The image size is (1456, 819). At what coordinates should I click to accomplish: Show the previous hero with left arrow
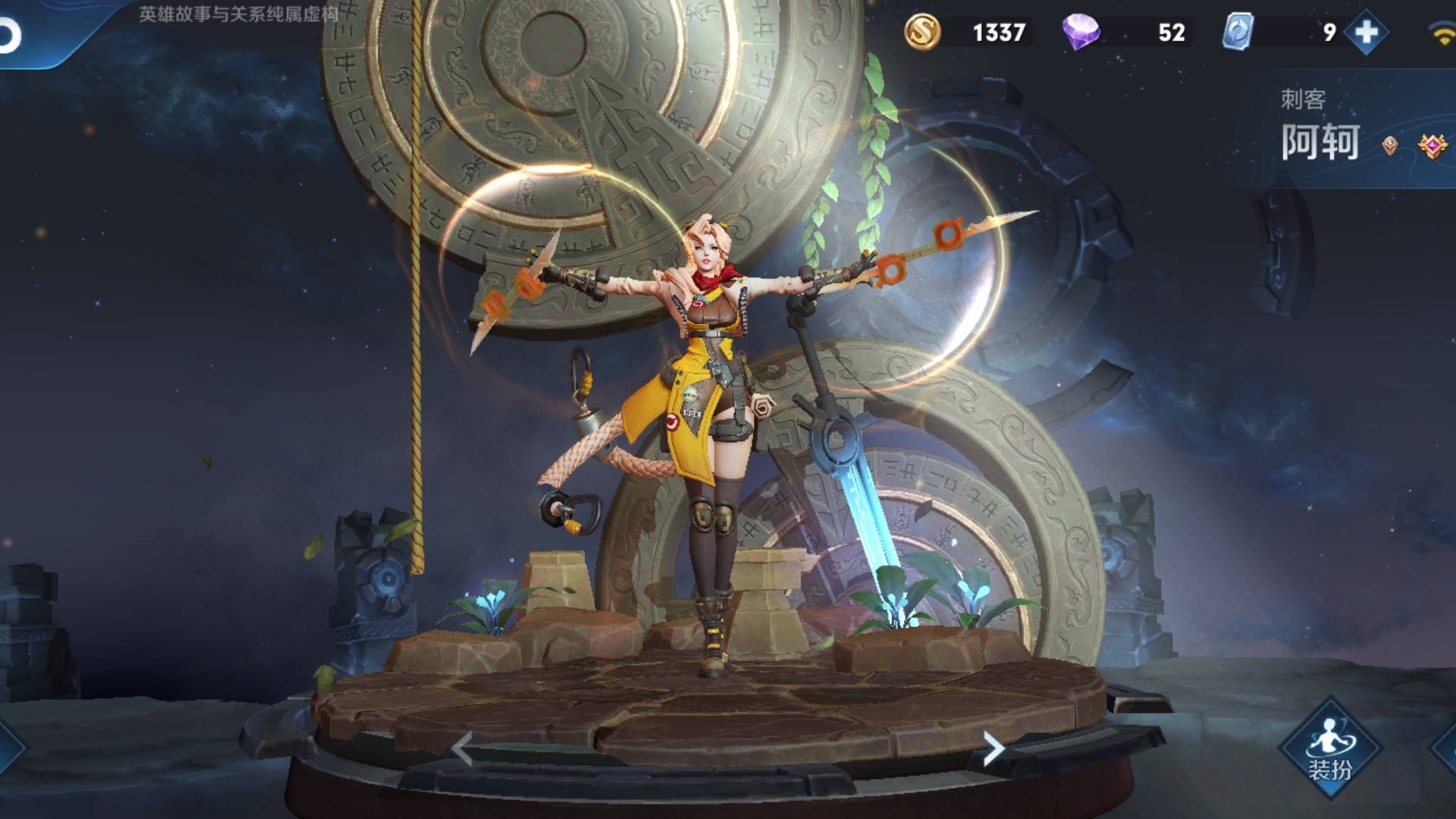pyautogui.click(x=462, y=749)
